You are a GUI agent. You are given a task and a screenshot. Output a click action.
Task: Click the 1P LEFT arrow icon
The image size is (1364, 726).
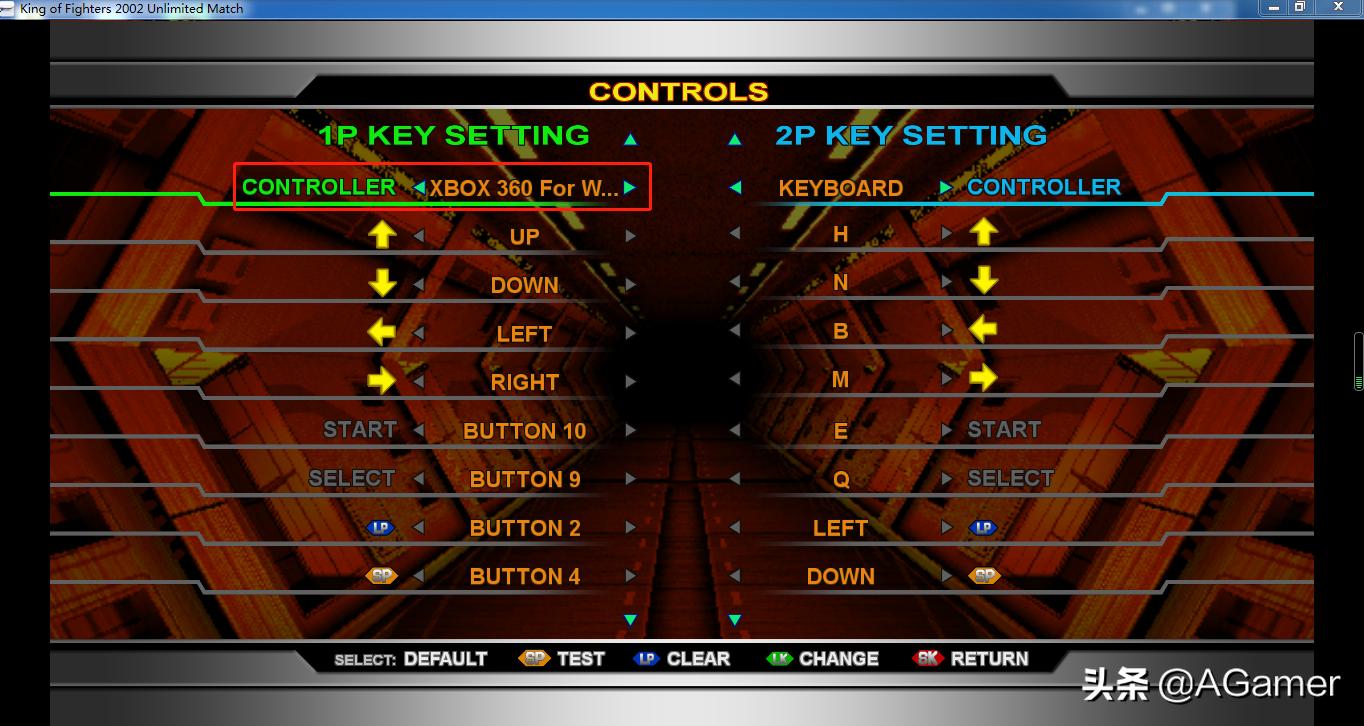coord(383,330)
